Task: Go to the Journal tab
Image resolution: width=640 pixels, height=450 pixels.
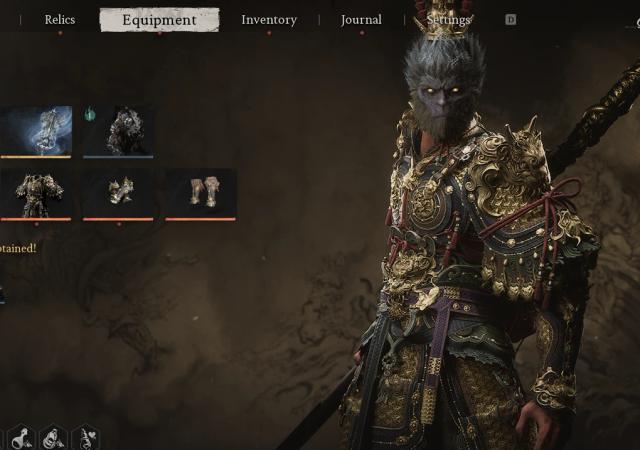Action: 361,20
